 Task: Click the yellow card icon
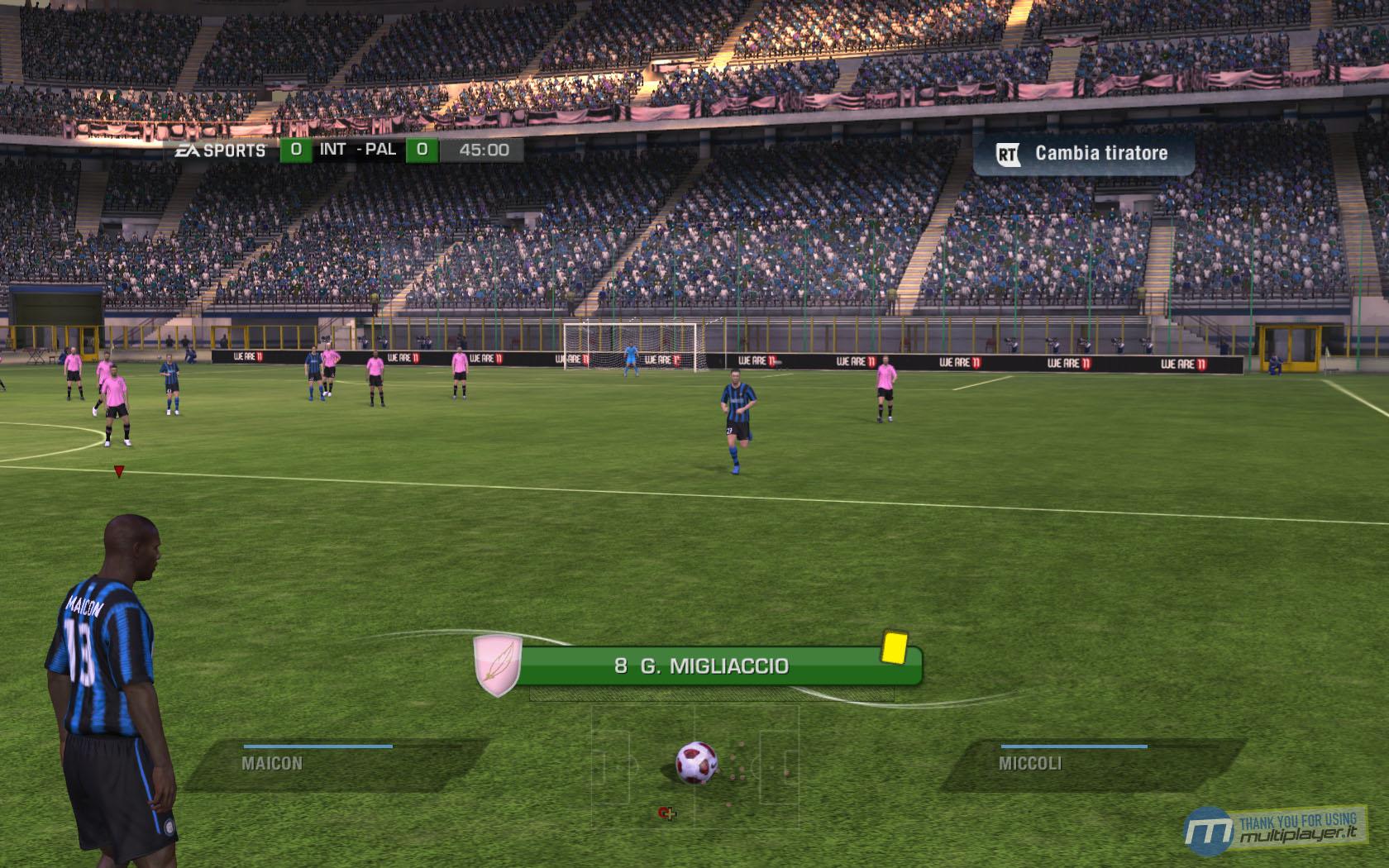click(x=894, y=646)
